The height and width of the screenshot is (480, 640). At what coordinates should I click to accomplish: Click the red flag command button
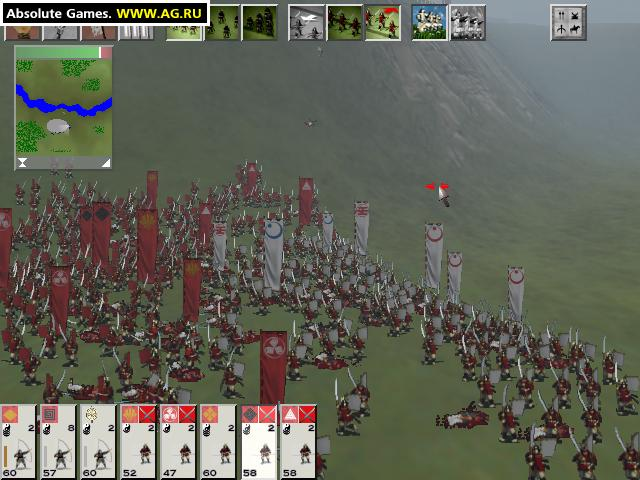pyautogui.click(x=381, y=22)
